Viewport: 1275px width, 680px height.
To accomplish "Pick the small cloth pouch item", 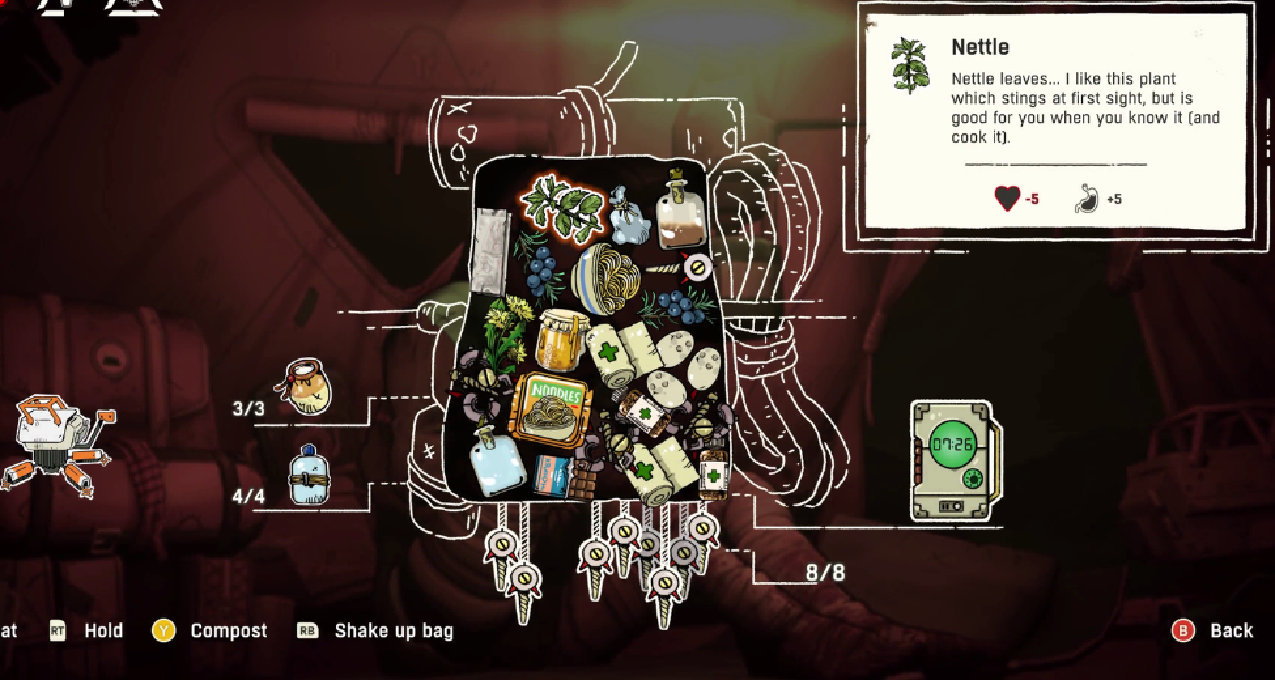I will point(628,218).
